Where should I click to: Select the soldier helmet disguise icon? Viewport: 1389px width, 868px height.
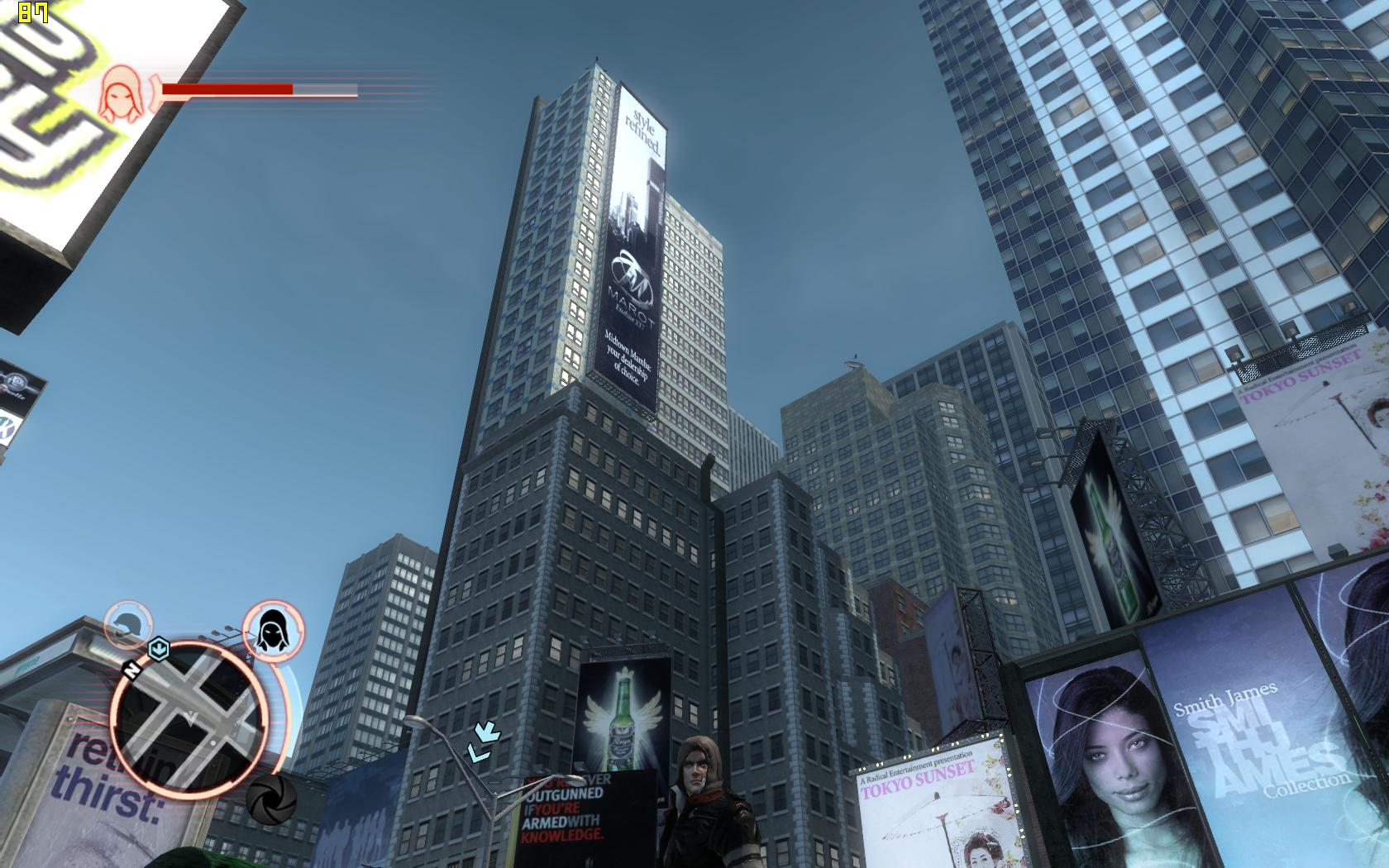[128, 626]
